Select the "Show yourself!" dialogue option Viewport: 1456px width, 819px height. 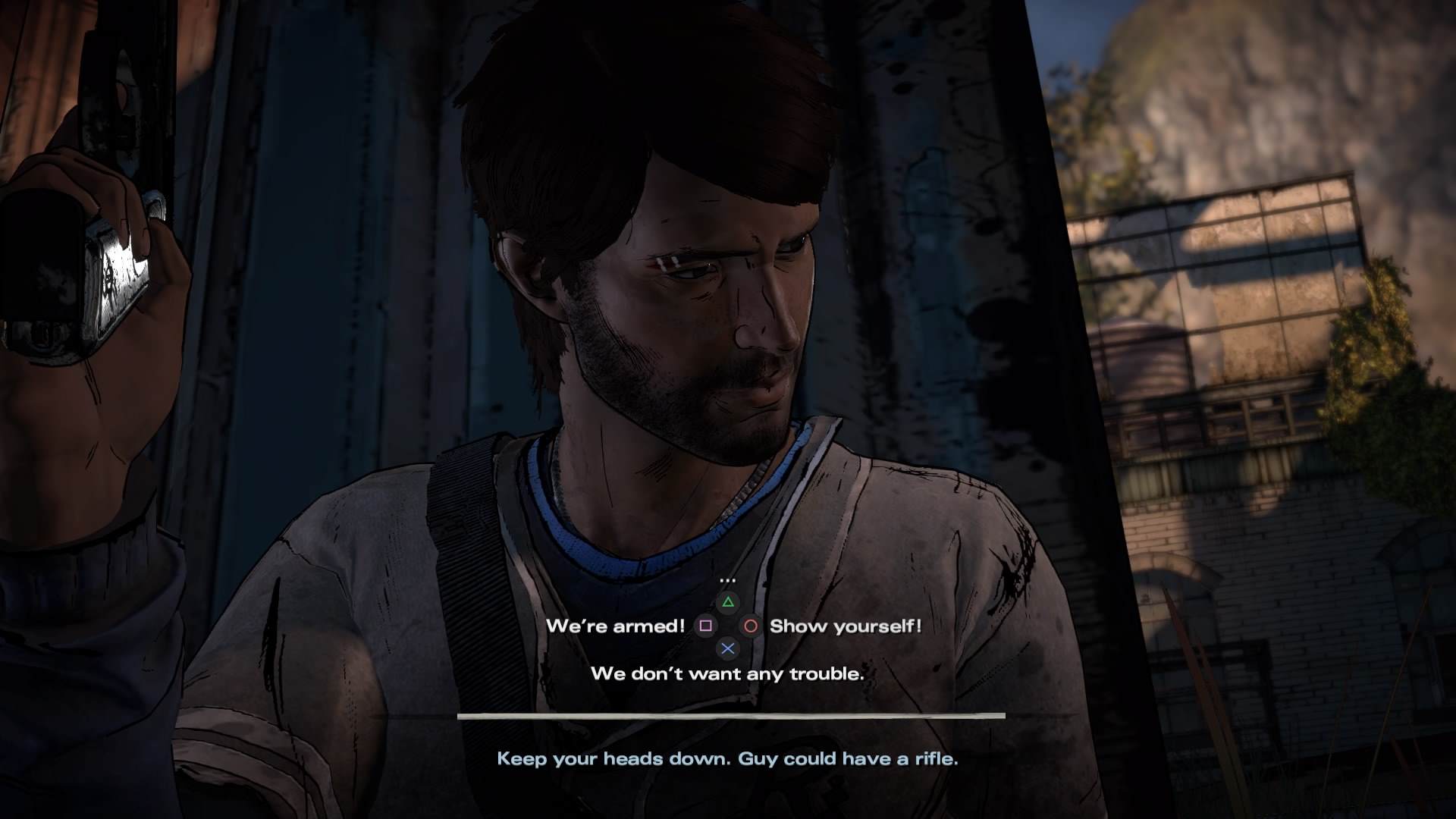click(845, 626)
